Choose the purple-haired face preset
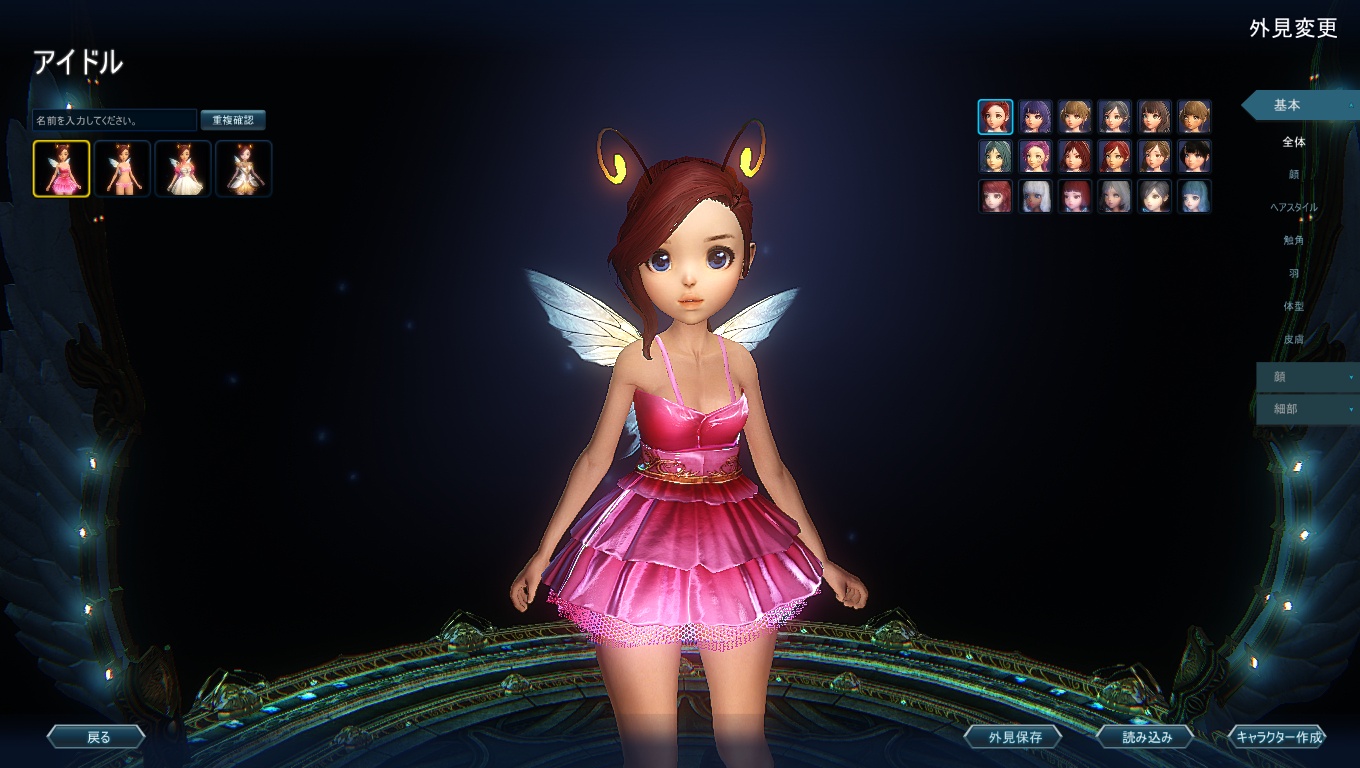This screenshot has width=1360, height=768. 1035,117
